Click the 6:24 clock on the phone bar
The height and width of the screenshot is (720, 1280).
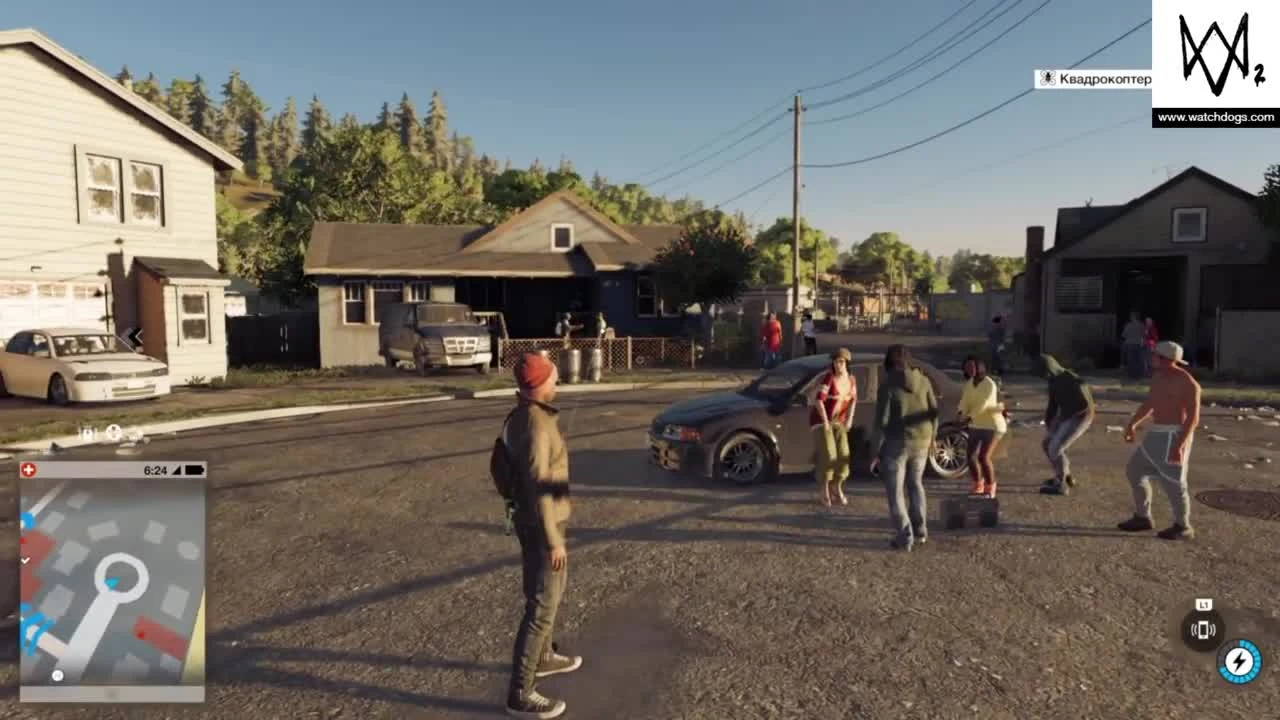155,469
